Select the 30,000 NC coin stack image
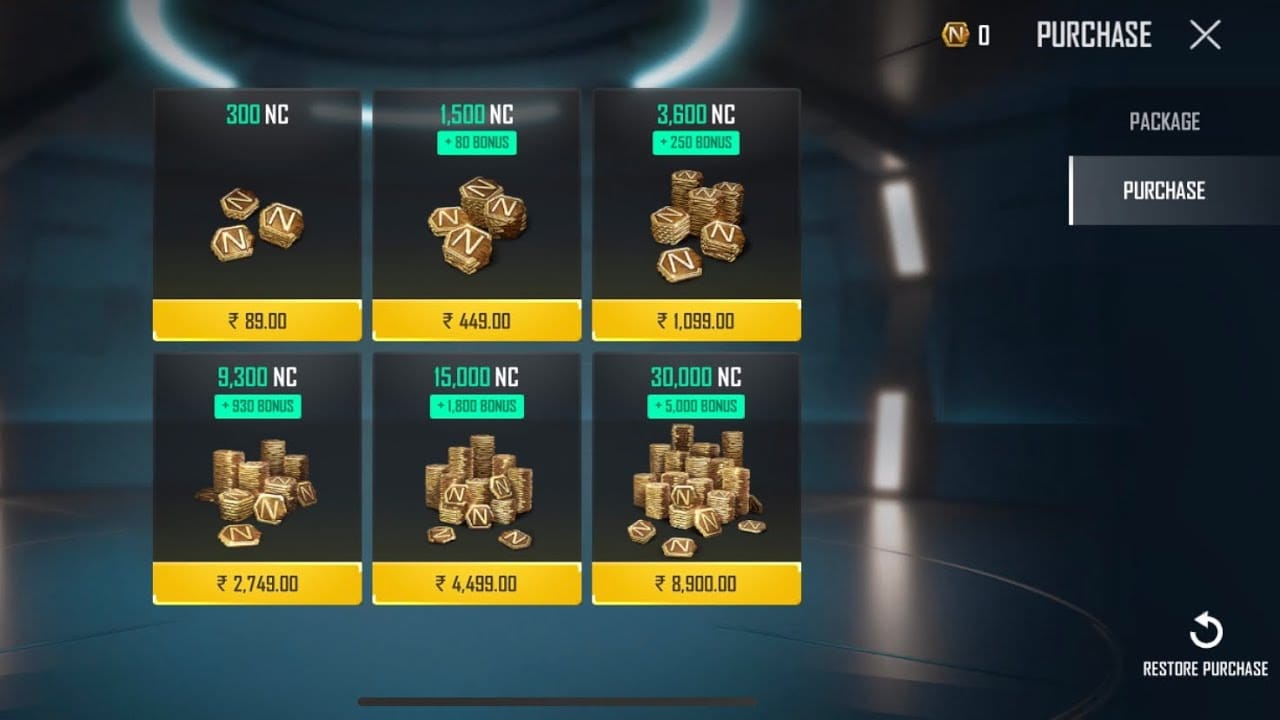Image resolution: width=1280 pixels, height=720 pixels. (696, 490)
